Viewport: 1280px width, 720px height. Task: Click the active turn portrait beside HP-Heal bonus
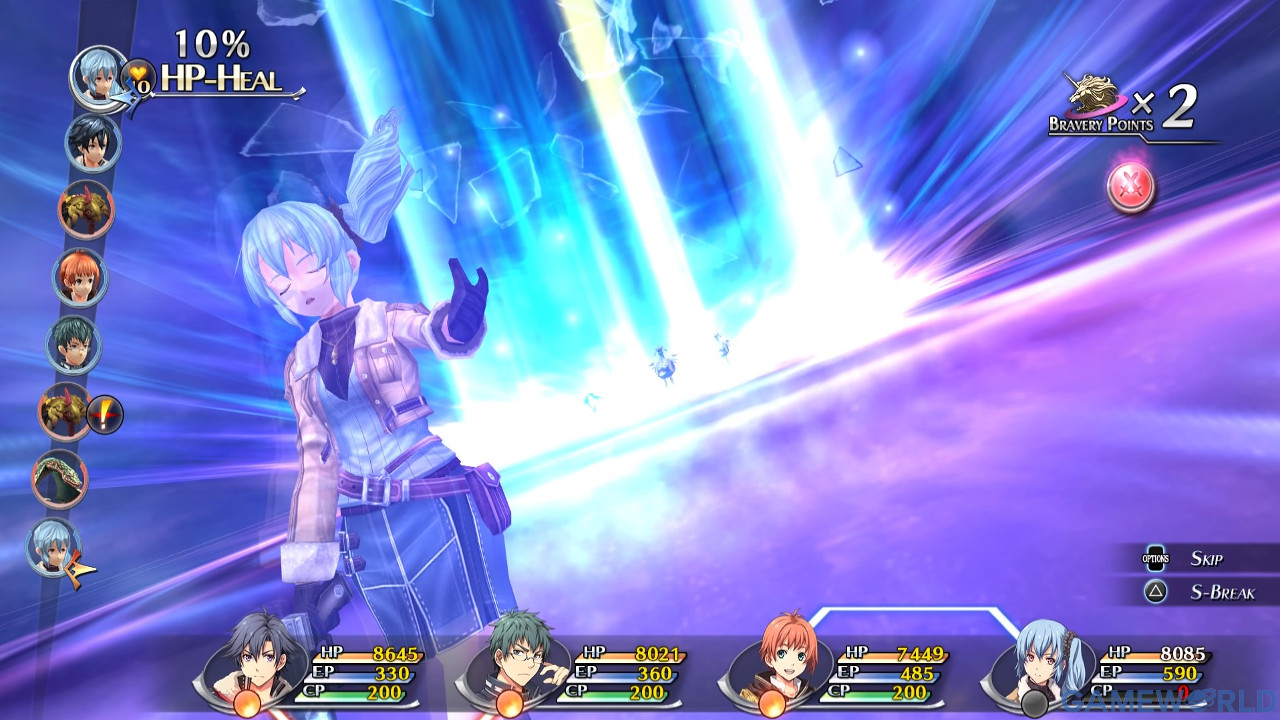pyautogui.click(x=98, y=75)
